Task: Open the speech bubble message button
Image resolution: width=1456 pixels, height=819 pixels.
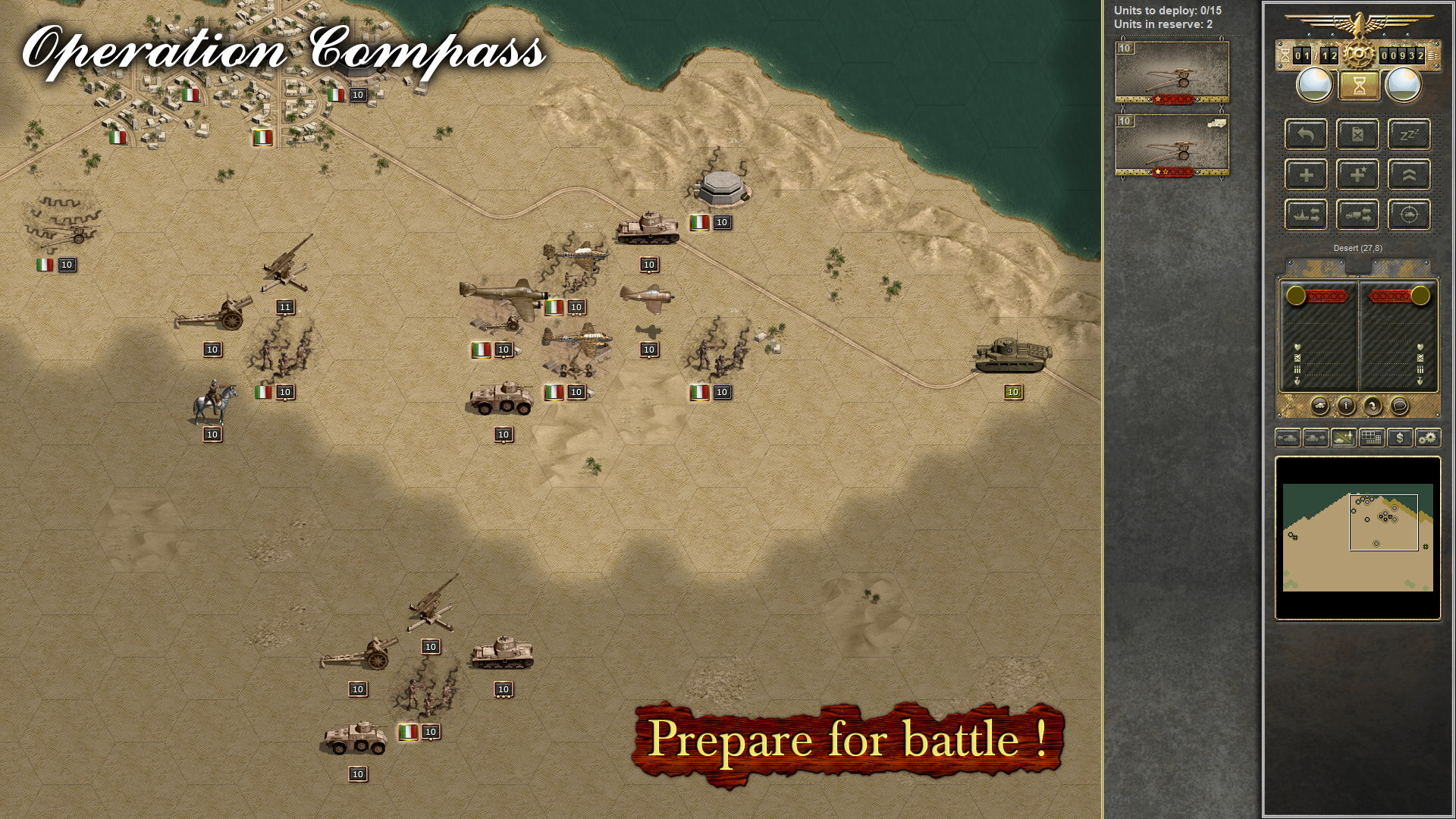Action: click(x=1399, y=406)
